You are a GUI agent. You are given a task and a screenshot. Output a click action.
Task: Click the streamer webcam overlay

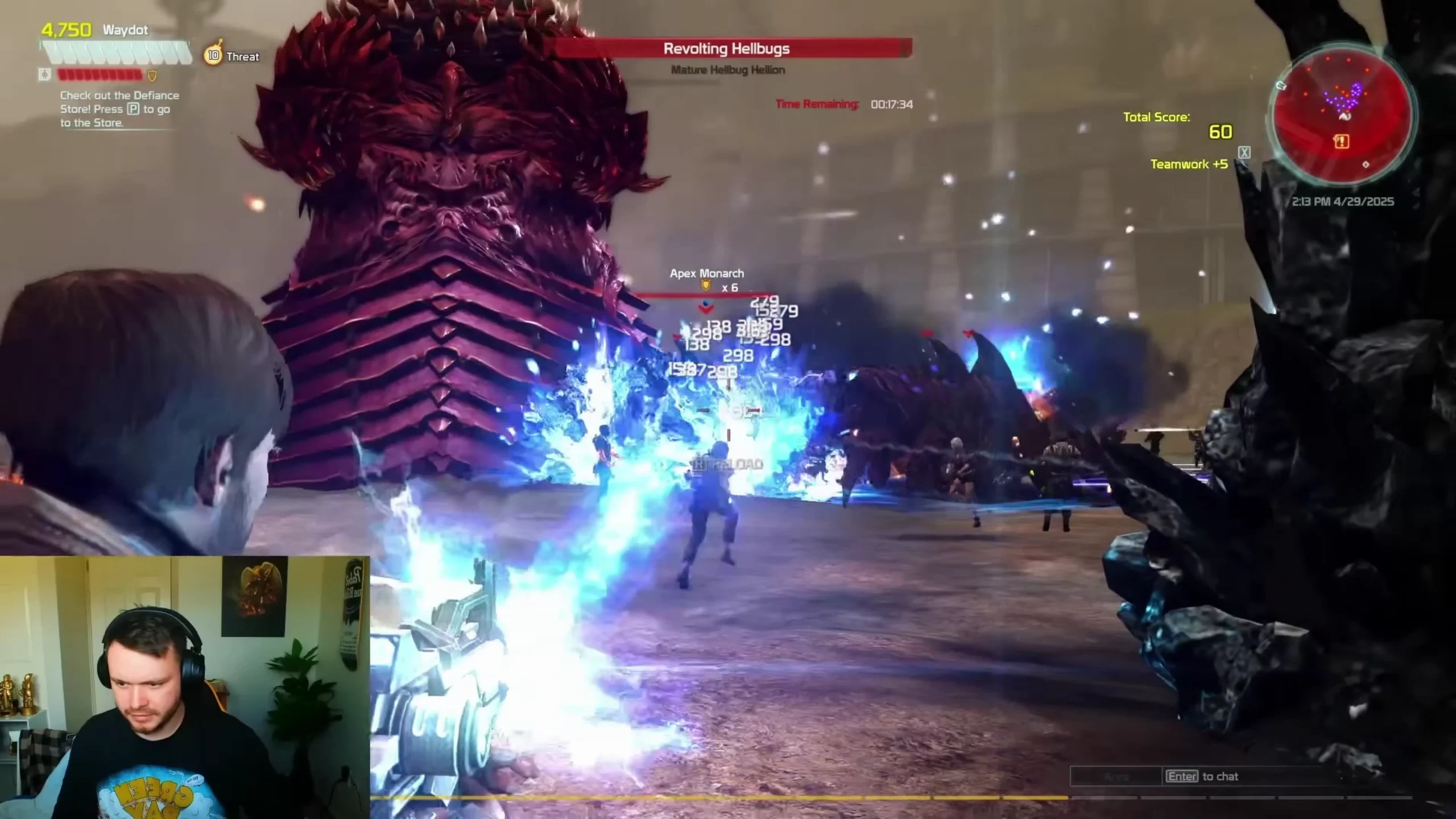coord(184,687)
